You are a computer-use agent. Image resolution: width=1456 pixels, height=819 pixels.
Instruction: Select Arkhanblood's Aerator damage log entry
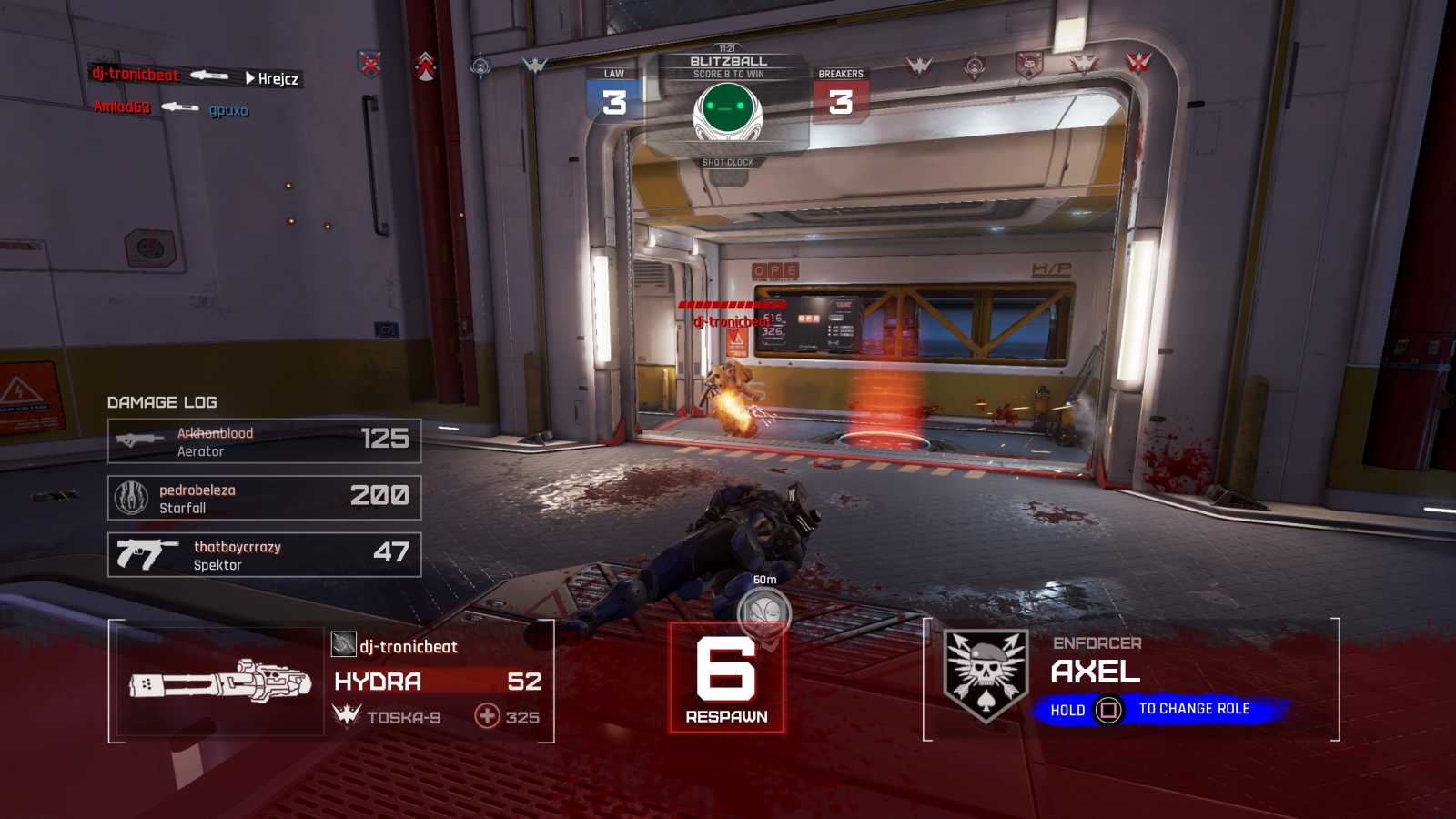pyautogui.click(x=264, y=441)
